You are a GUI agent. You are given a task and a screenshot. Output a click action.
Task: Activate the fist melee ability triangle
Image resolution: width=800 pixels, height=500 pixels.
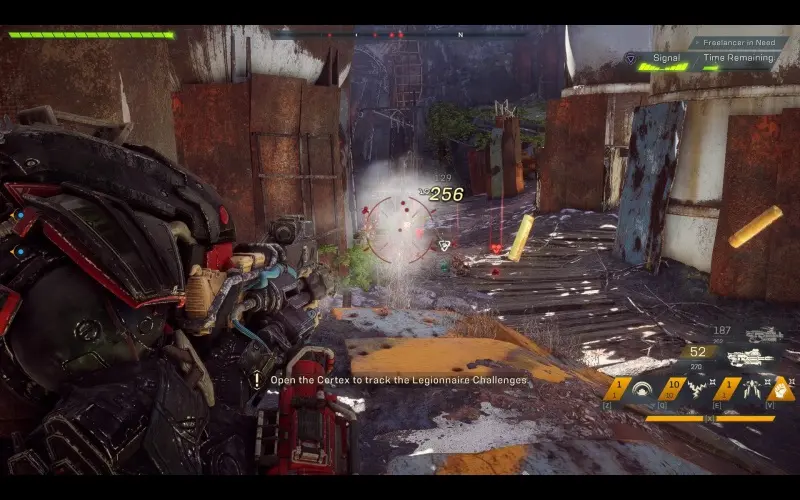[783, 388]
